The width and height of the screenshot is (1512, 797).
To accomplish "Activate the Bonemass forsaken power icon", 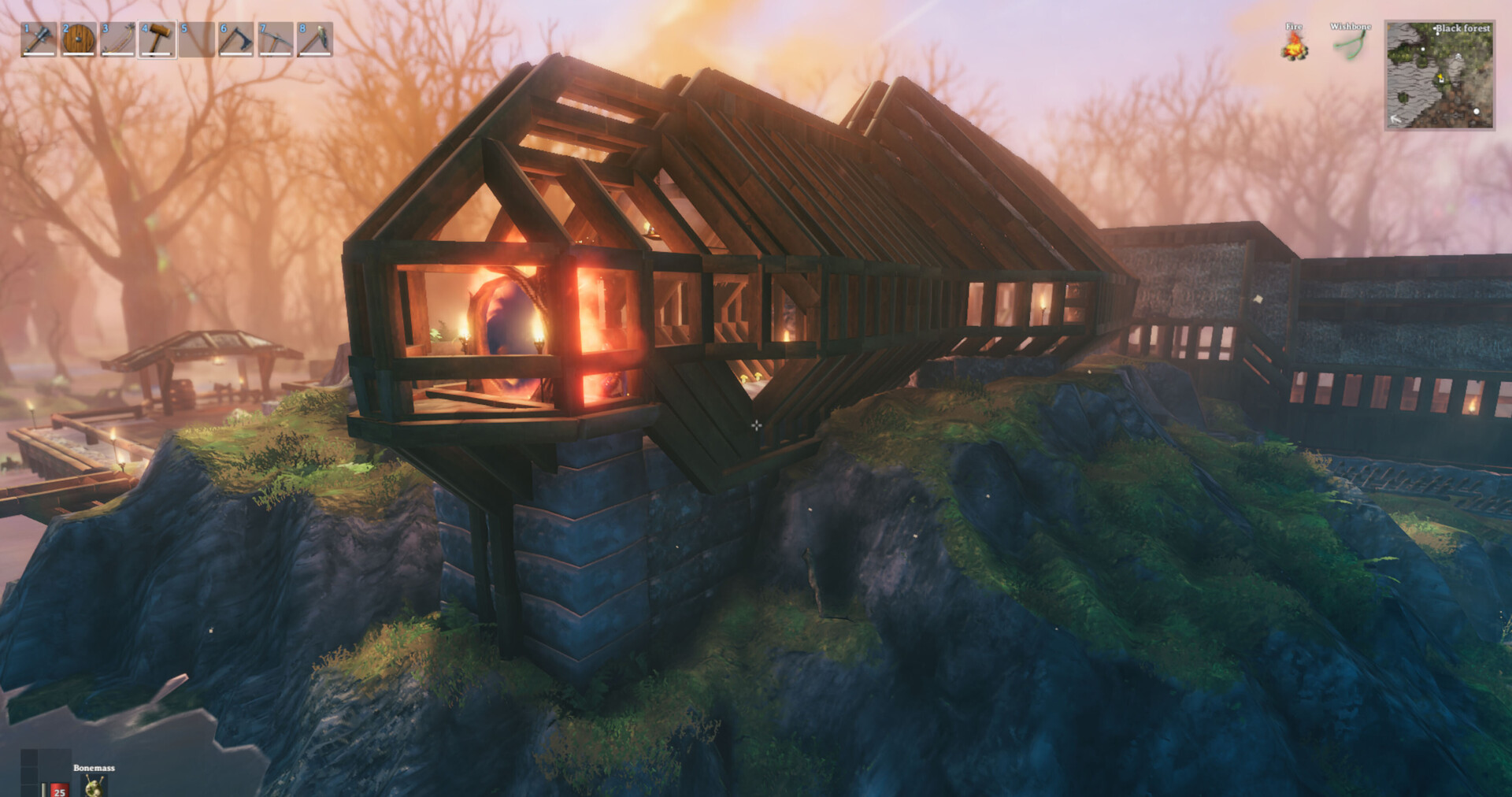I will click(93, 788).
